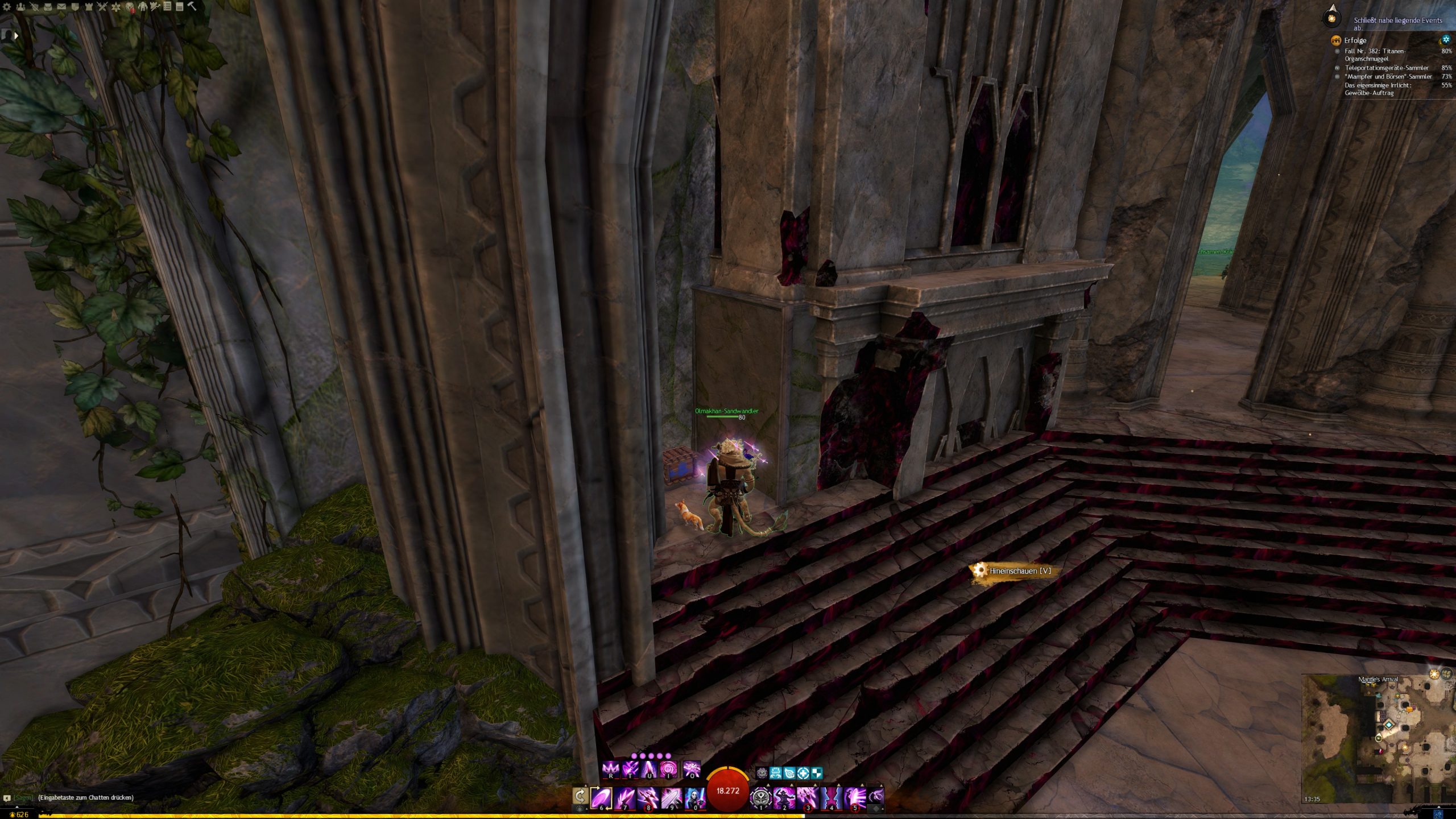Focus the chat input box

pyautogui.click(x=85, y=797)
